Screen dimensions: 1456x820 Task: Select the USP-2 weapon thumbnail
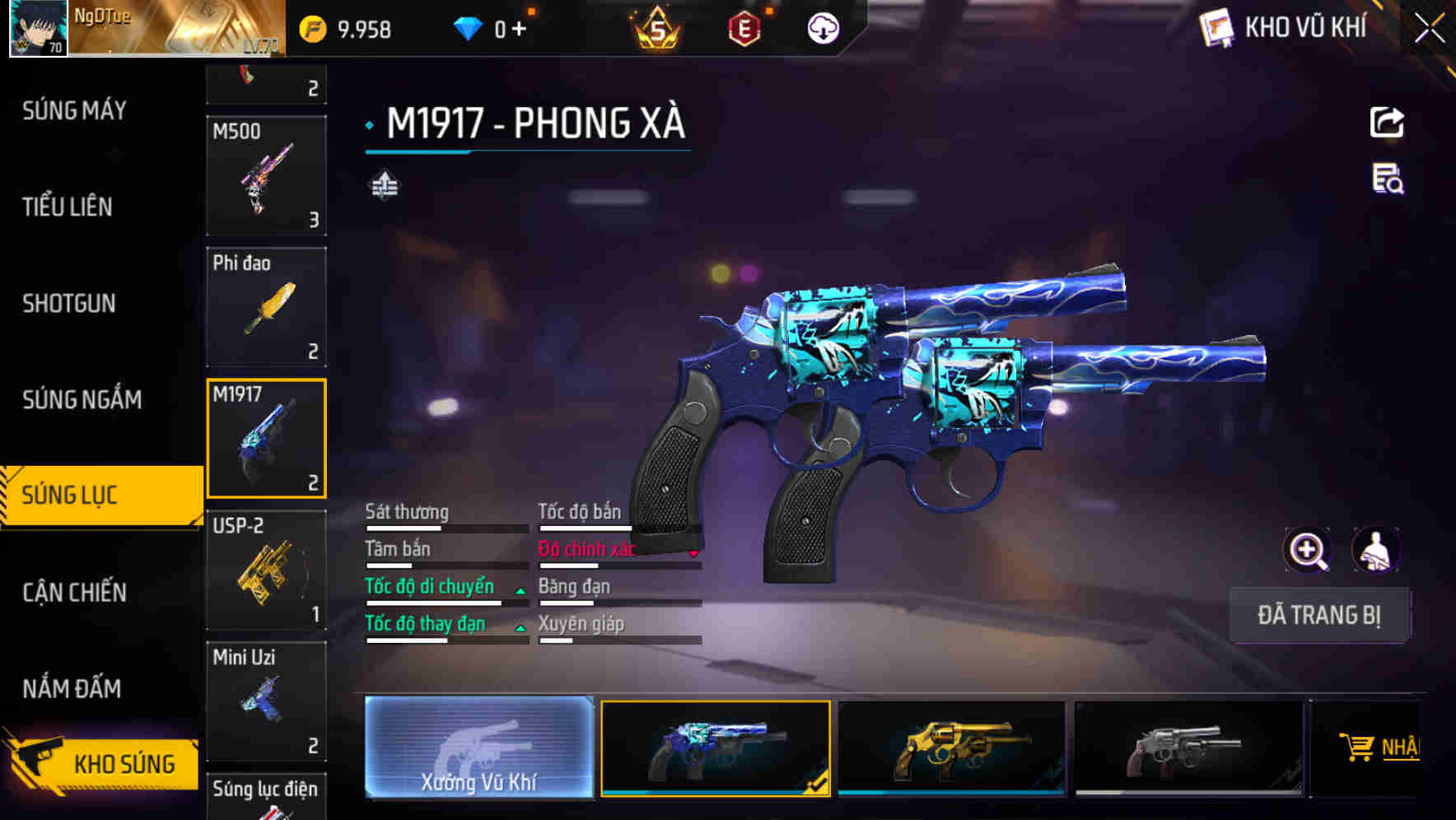[x=265, y=570]
